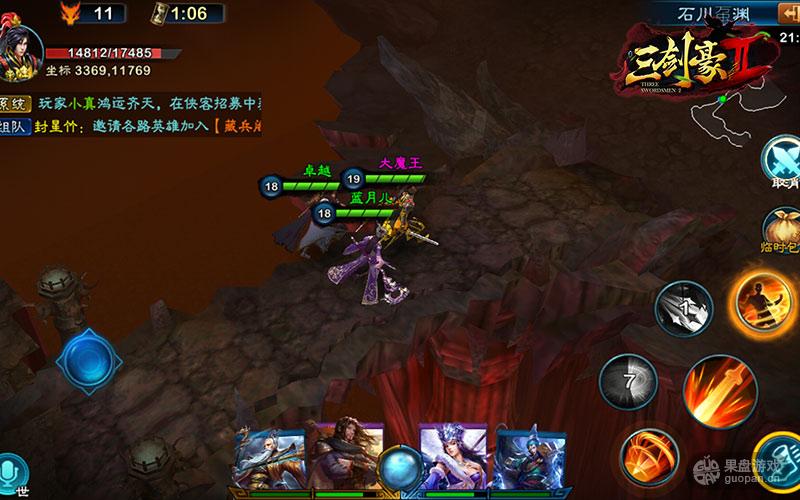Screen dimensions: 800x500
Task: Use the silver blade skill showing 1
Action: click(x=684, y=309)
